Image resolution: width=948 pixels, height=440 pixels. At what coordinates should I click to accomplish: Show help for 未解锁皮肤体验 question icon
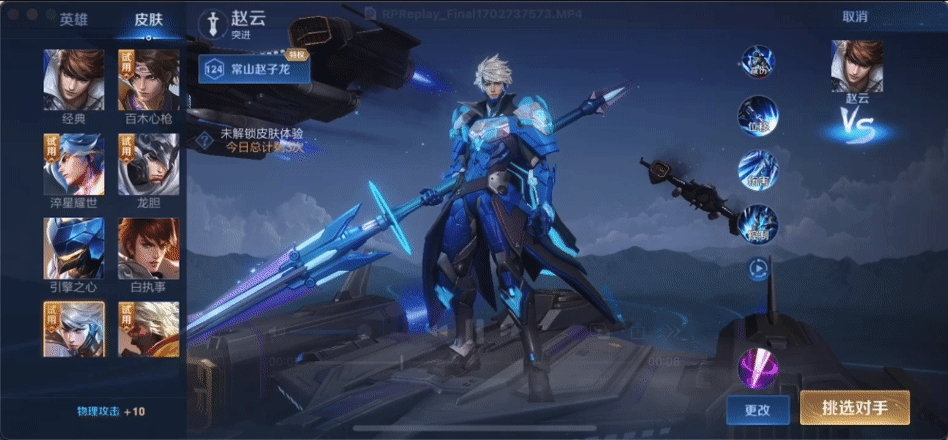[x=204, y=139]
